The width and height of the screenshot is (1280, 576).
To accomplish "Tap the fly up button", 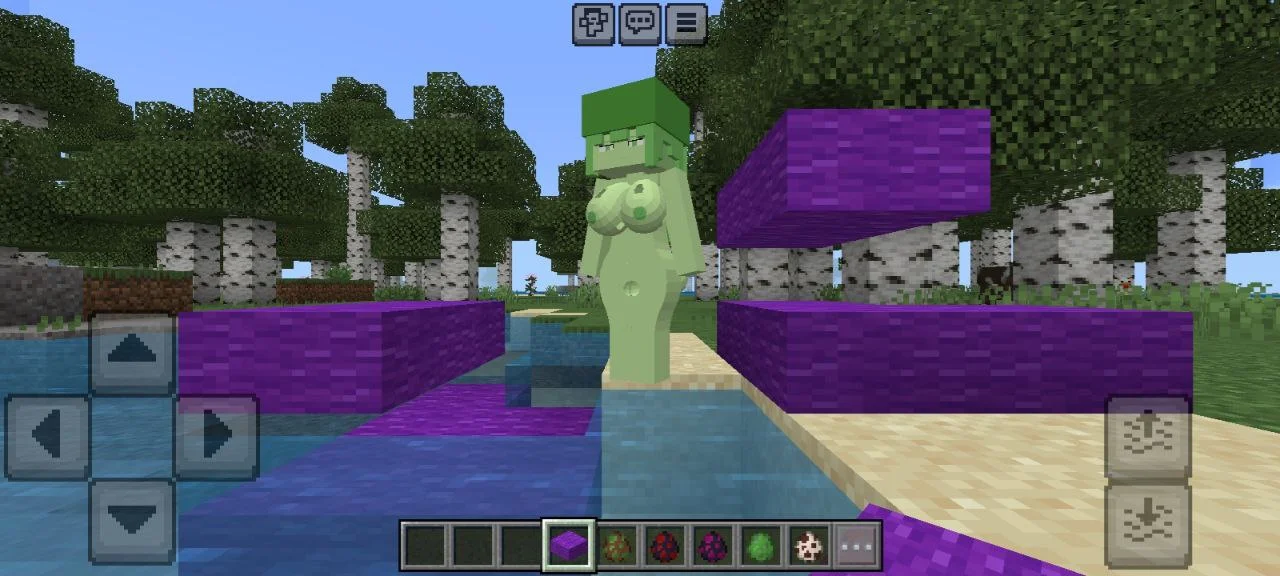I will [1147, 437].
